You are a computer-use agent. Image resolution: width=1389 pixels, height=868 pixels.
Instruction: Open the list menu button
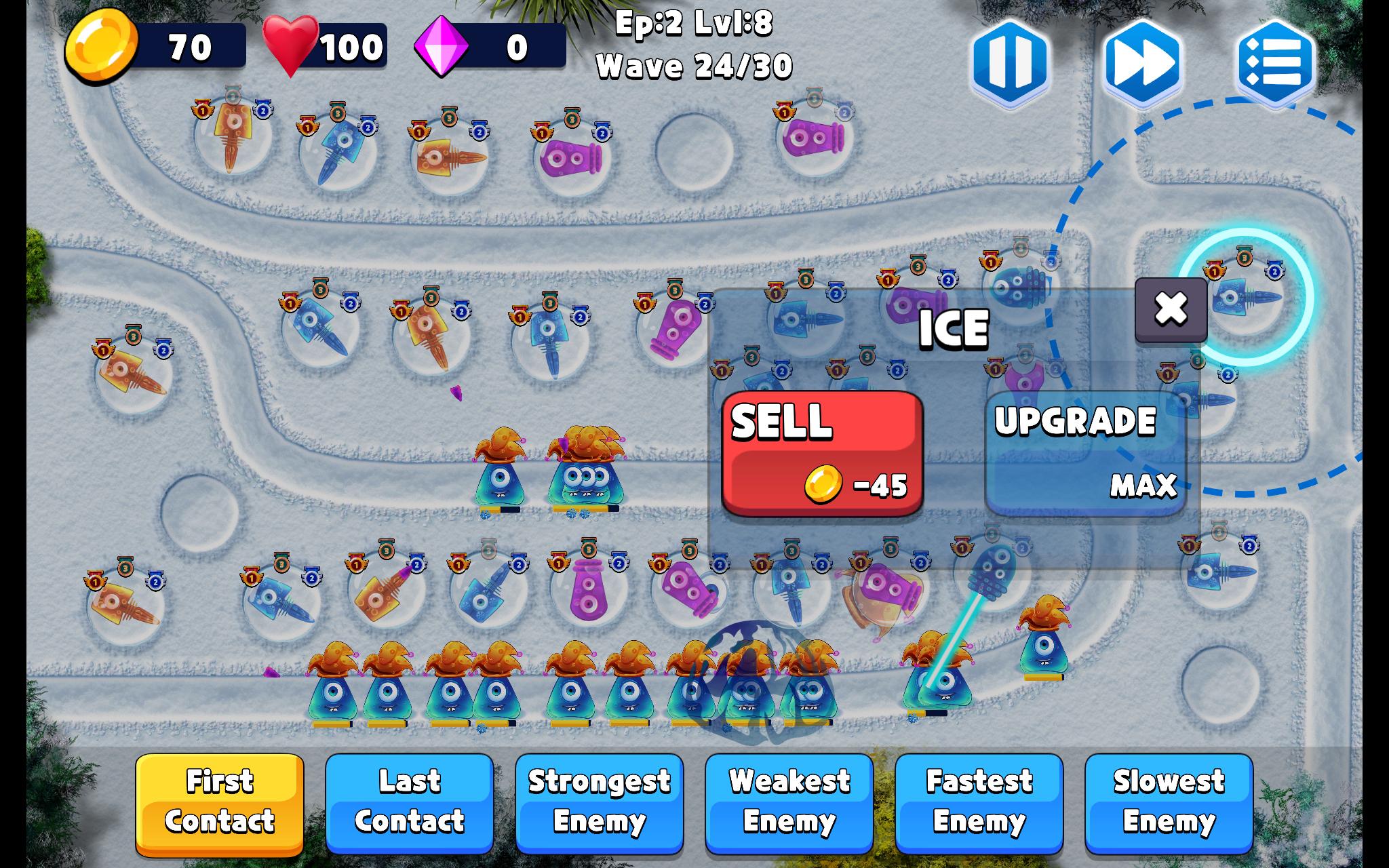(x=1275, y=62)
